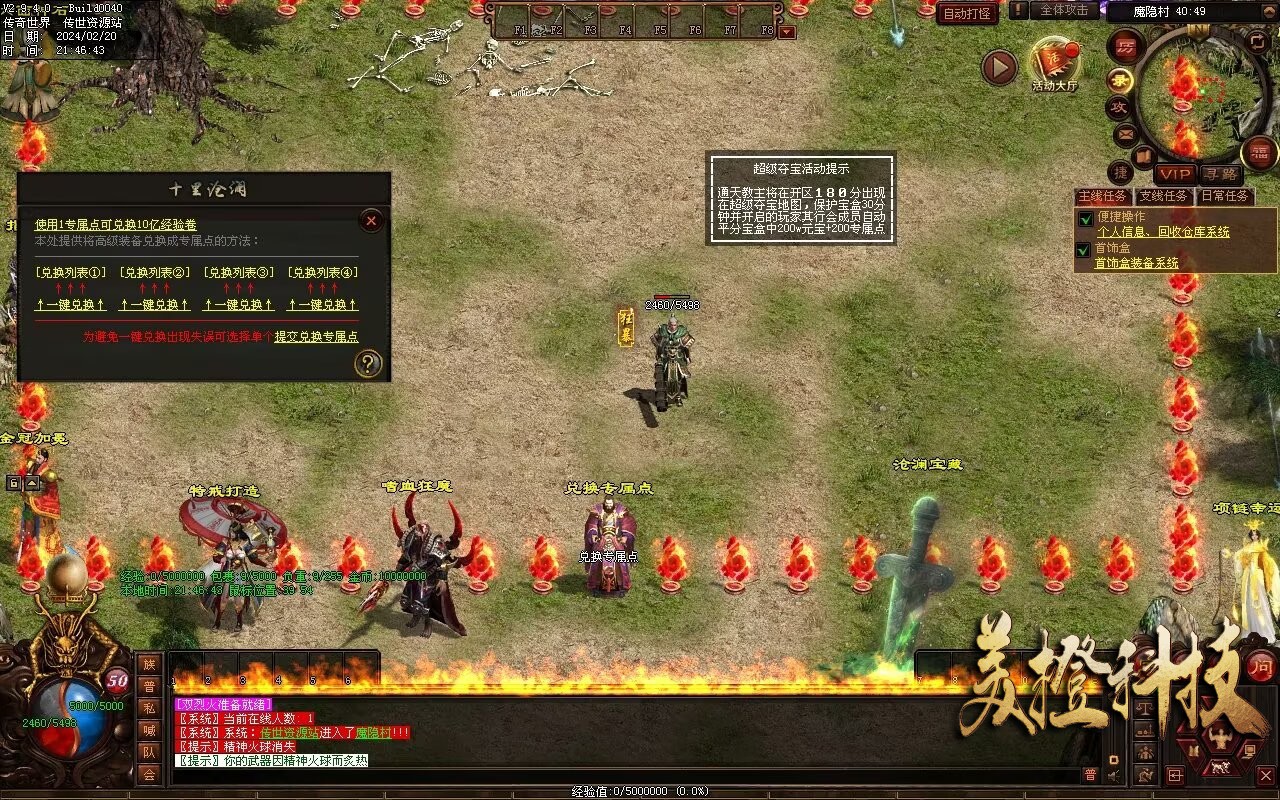
Task: Toggle the 便捷操作 checkbox
Action: coord(1085,219)
